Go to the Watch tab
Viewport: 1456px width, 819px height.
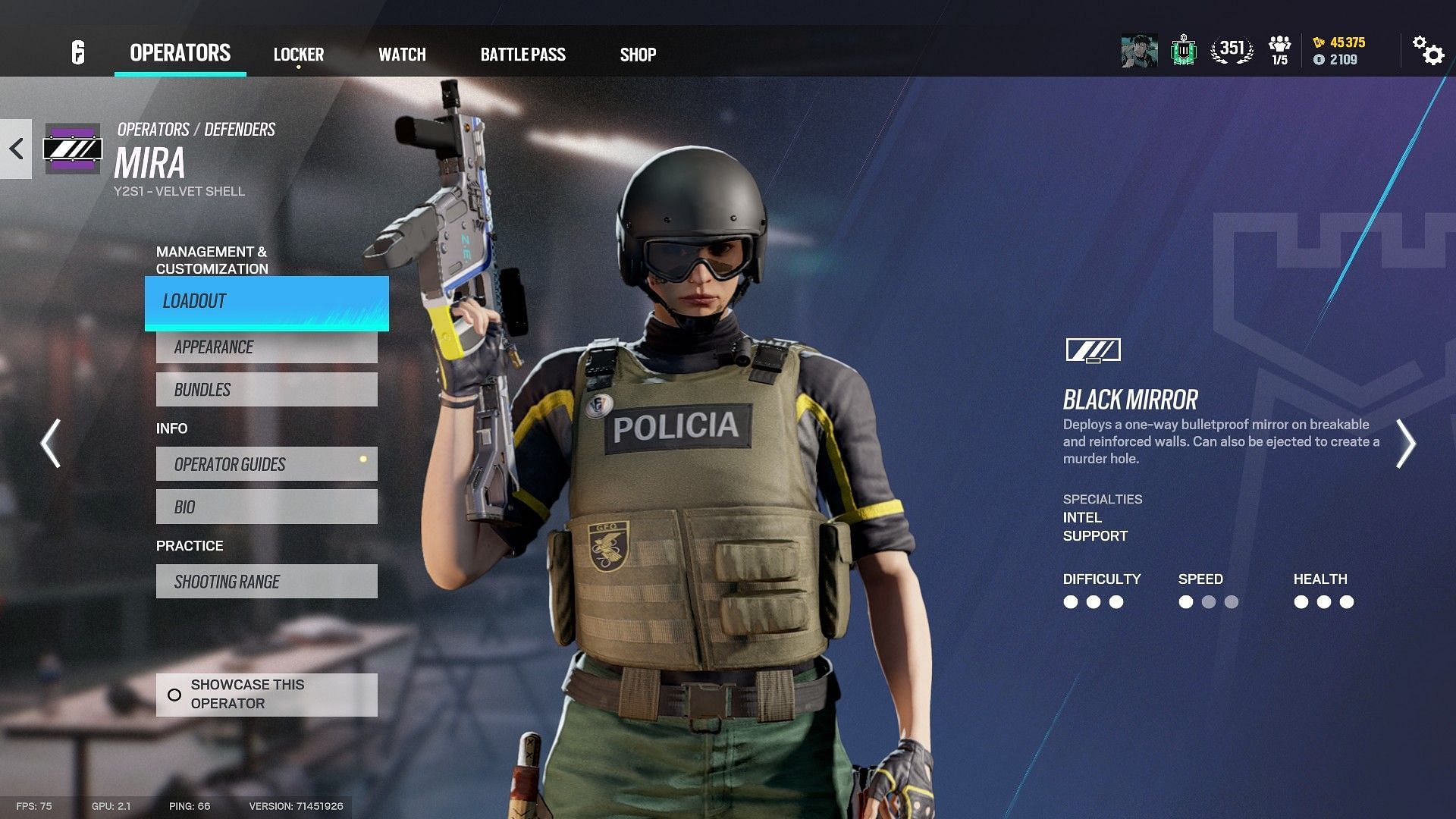[402, 55]
